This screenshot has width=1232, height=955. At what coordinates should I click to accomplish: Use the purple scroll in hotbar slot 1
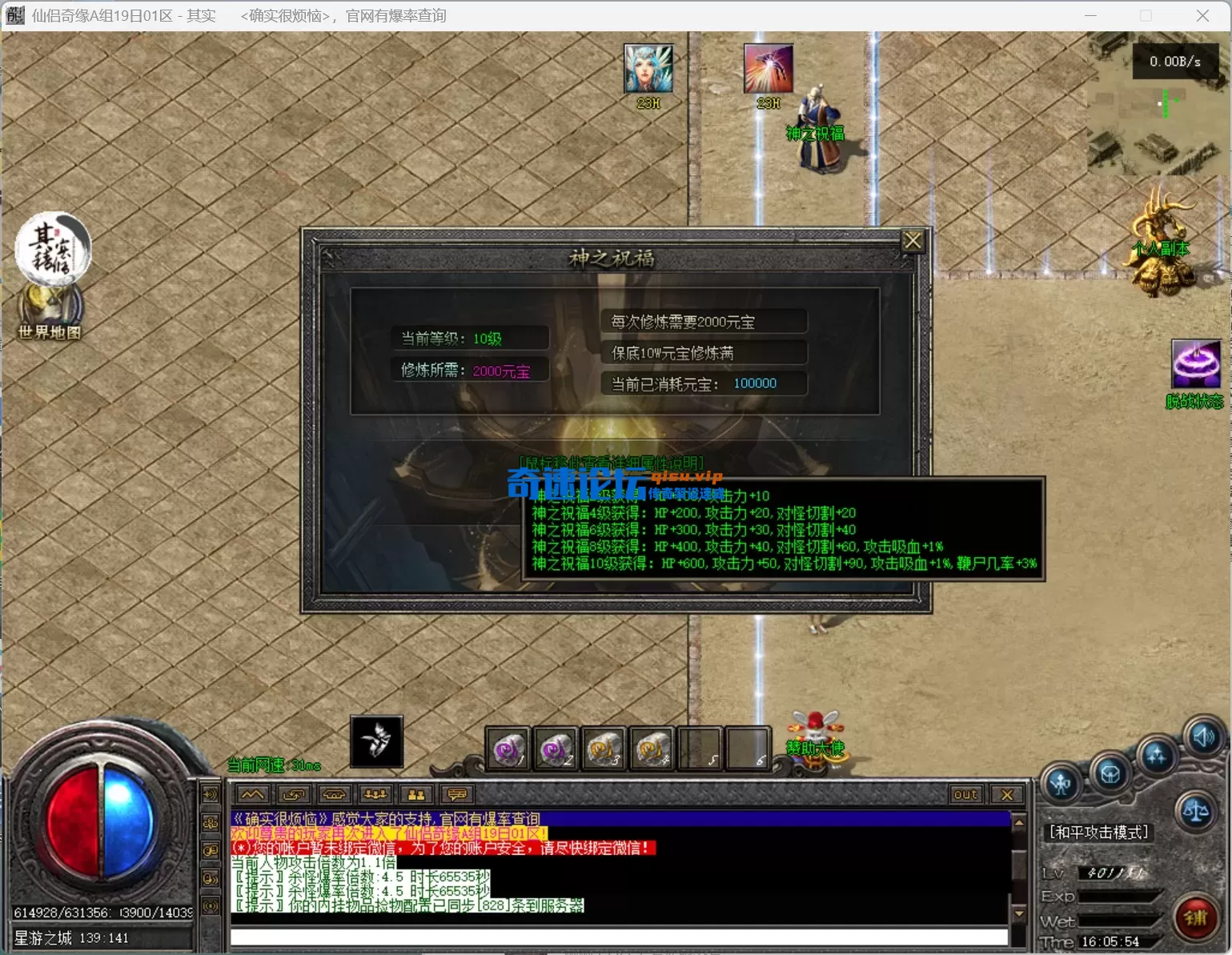pyautogui.click(x=508, y=749)
